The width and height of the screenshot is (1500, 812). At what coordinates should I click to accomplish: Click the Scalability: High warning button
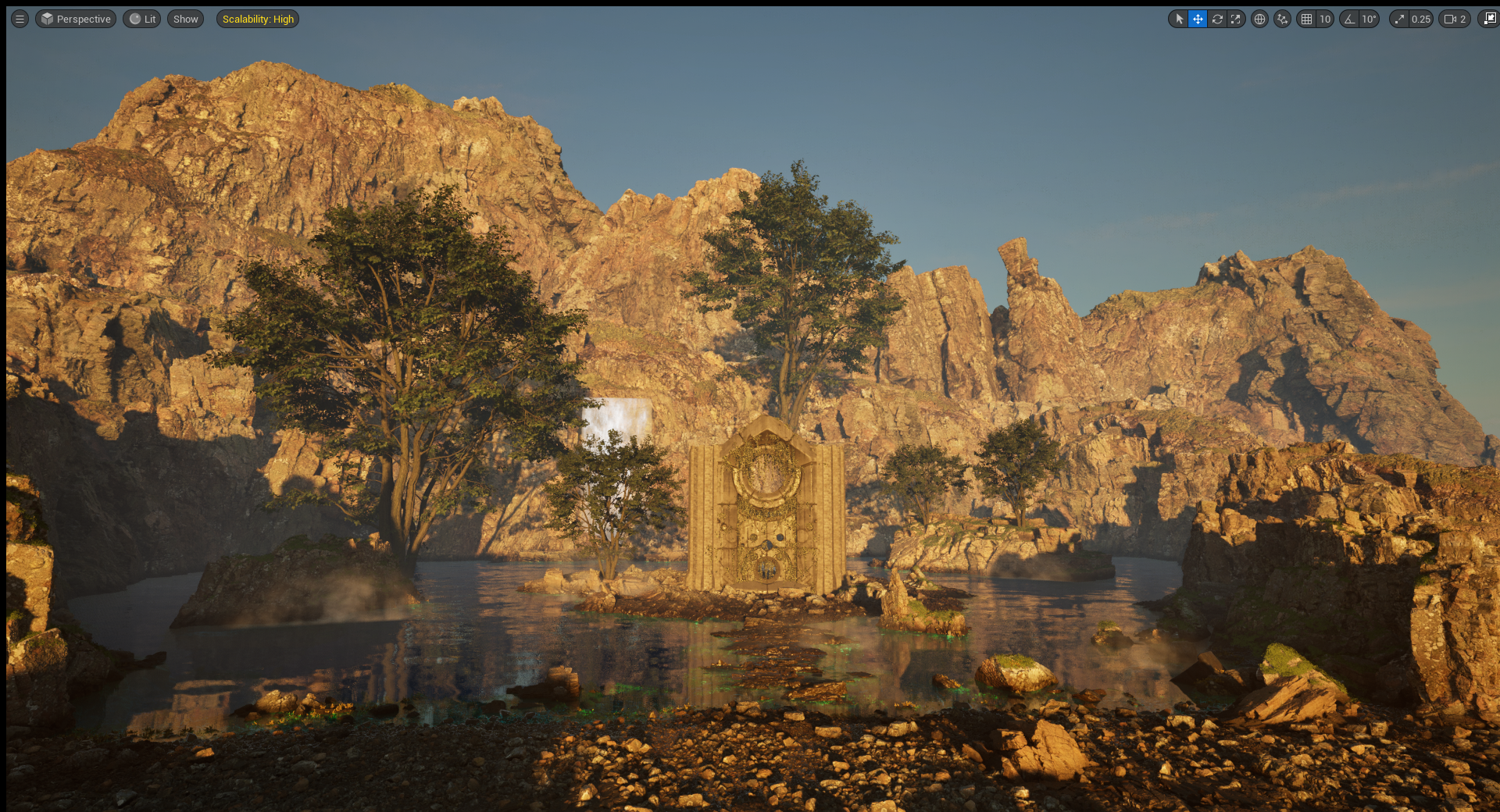coord(258,19)
